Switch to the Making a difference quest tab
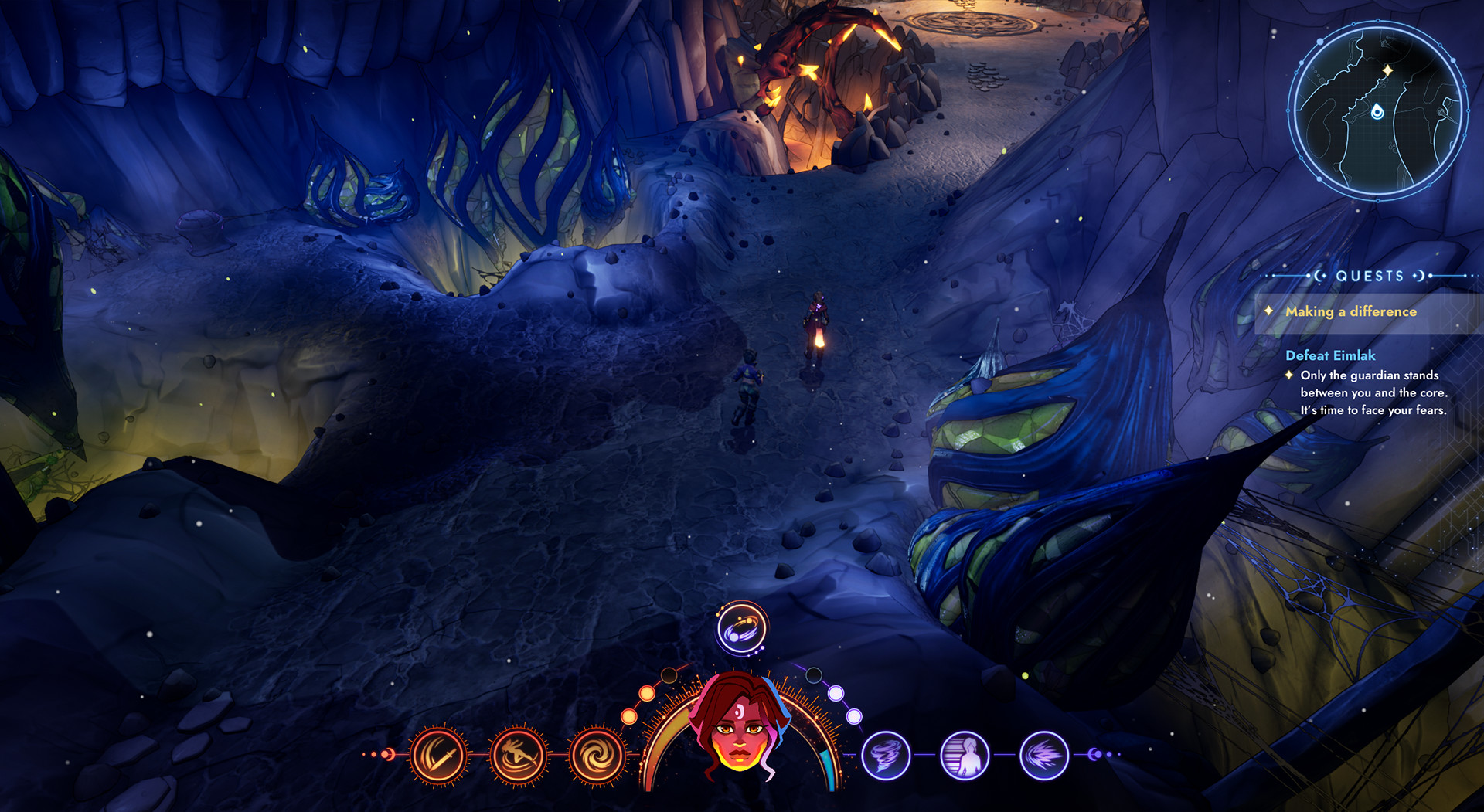This screenshot has height=812, width=1484. coord(1350,312)
